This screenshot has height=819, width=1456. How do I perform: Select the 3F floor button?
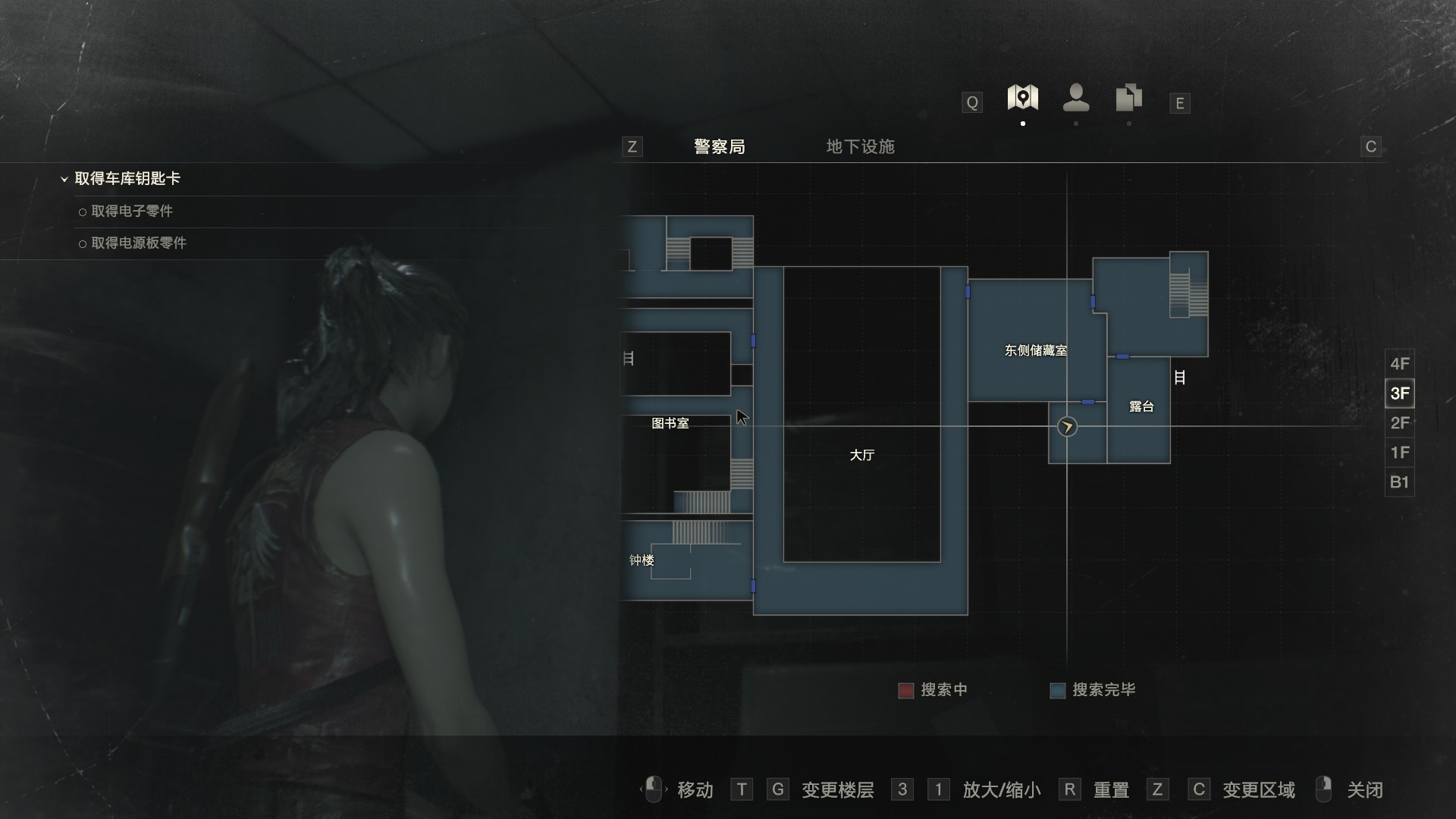tap(1399, 394)
